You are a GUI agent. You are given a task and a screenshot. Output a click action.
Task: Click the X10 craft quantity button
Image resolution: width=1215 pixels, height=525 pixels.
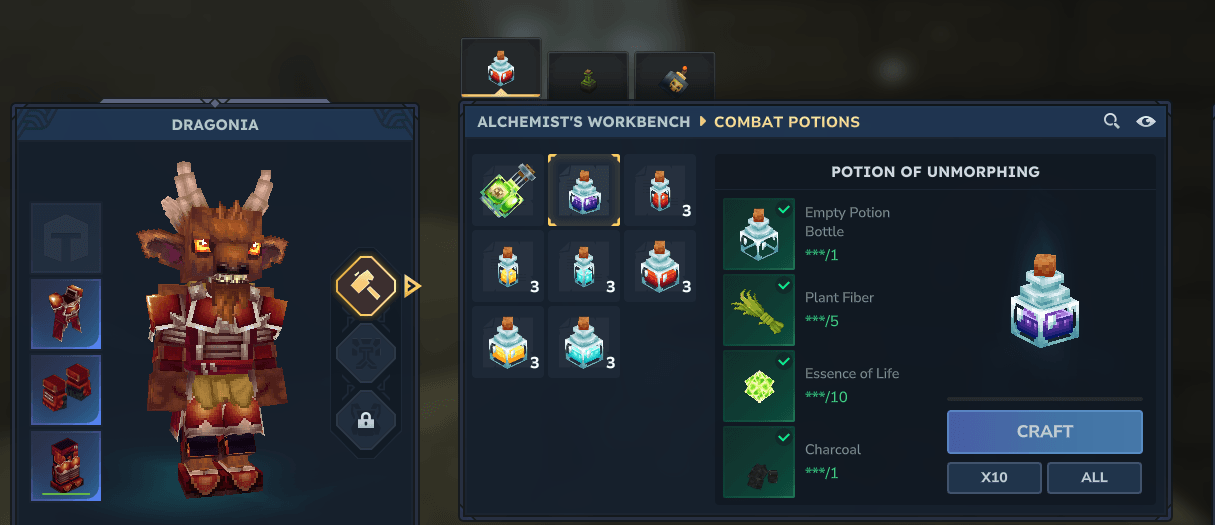tap(994, 478)
